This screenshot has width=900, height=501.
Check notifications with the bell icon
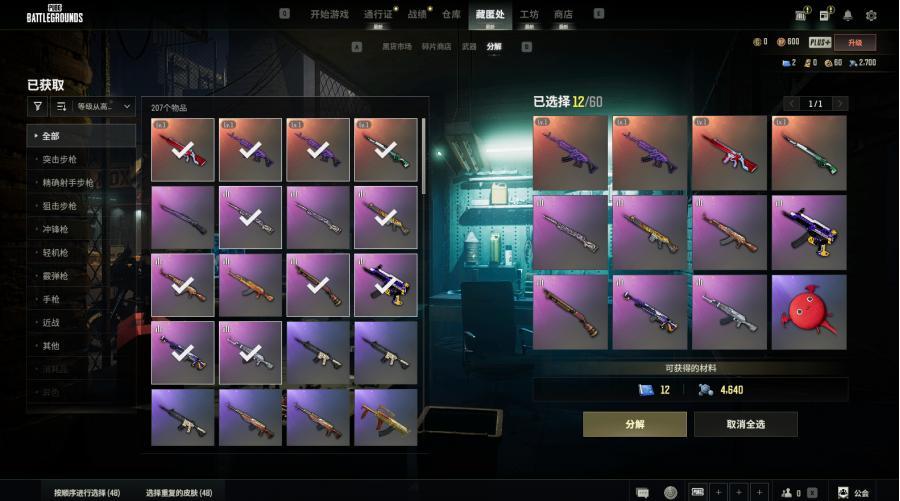[848, 15]
